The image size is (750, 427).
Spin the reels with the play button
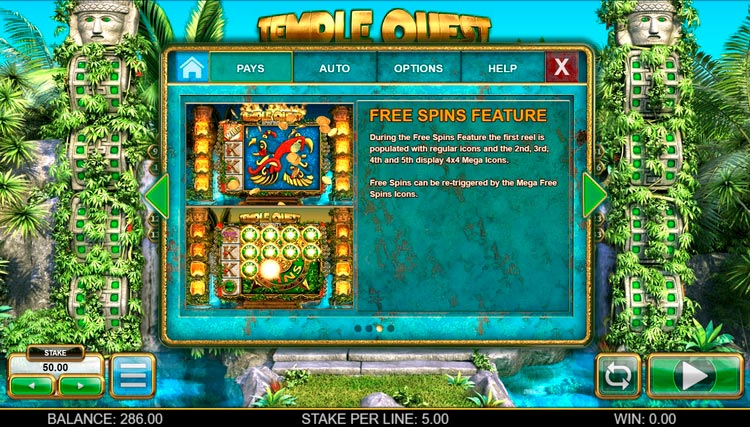tap(695, 376)
